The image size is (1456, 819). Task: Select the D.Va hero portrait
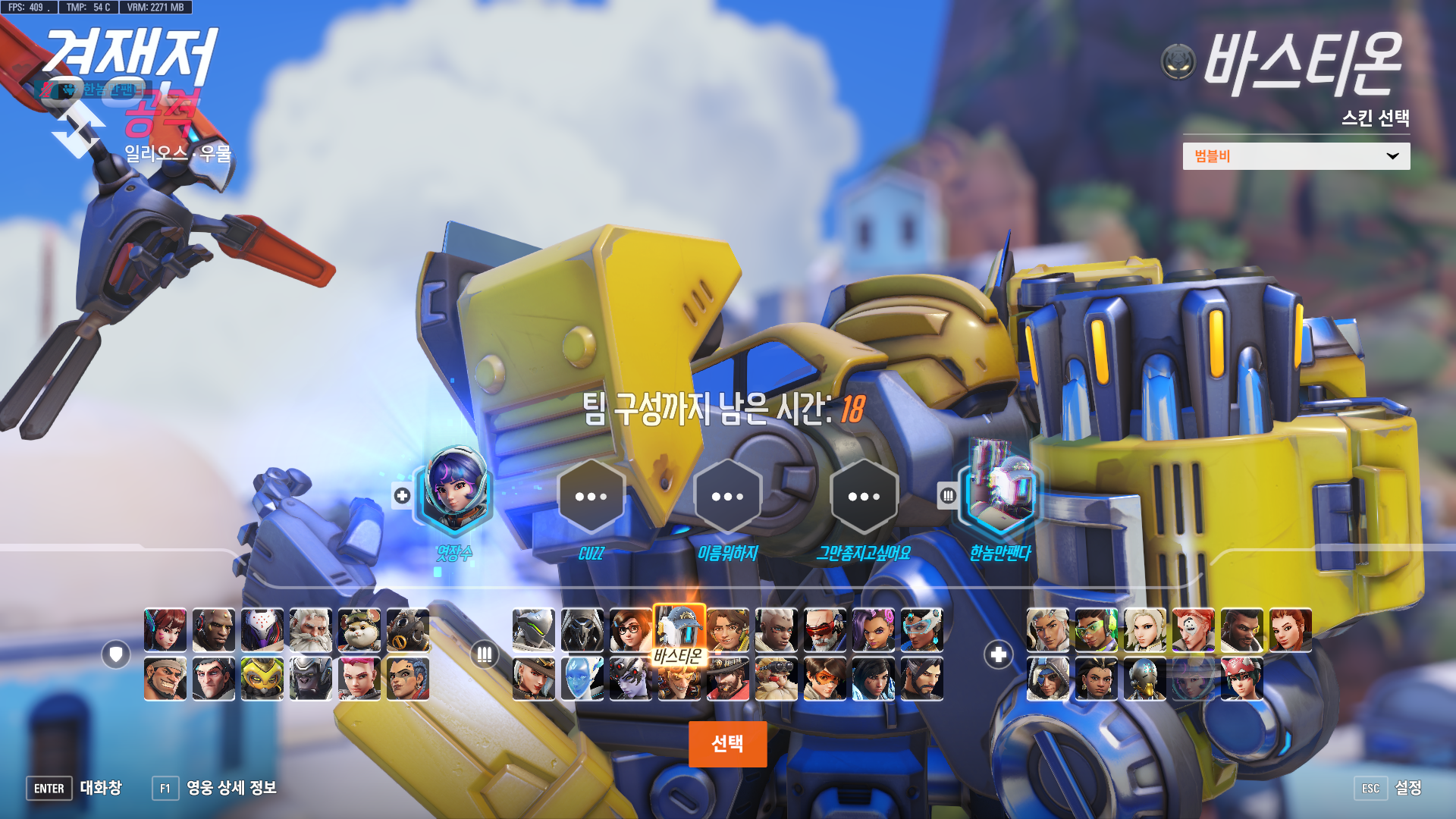pos(165,630)
